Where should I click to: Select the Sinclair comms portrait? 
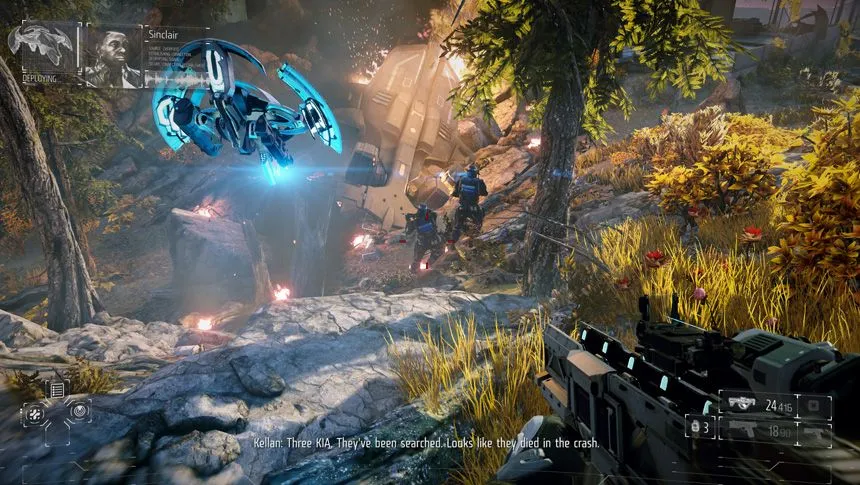point(112,57)
